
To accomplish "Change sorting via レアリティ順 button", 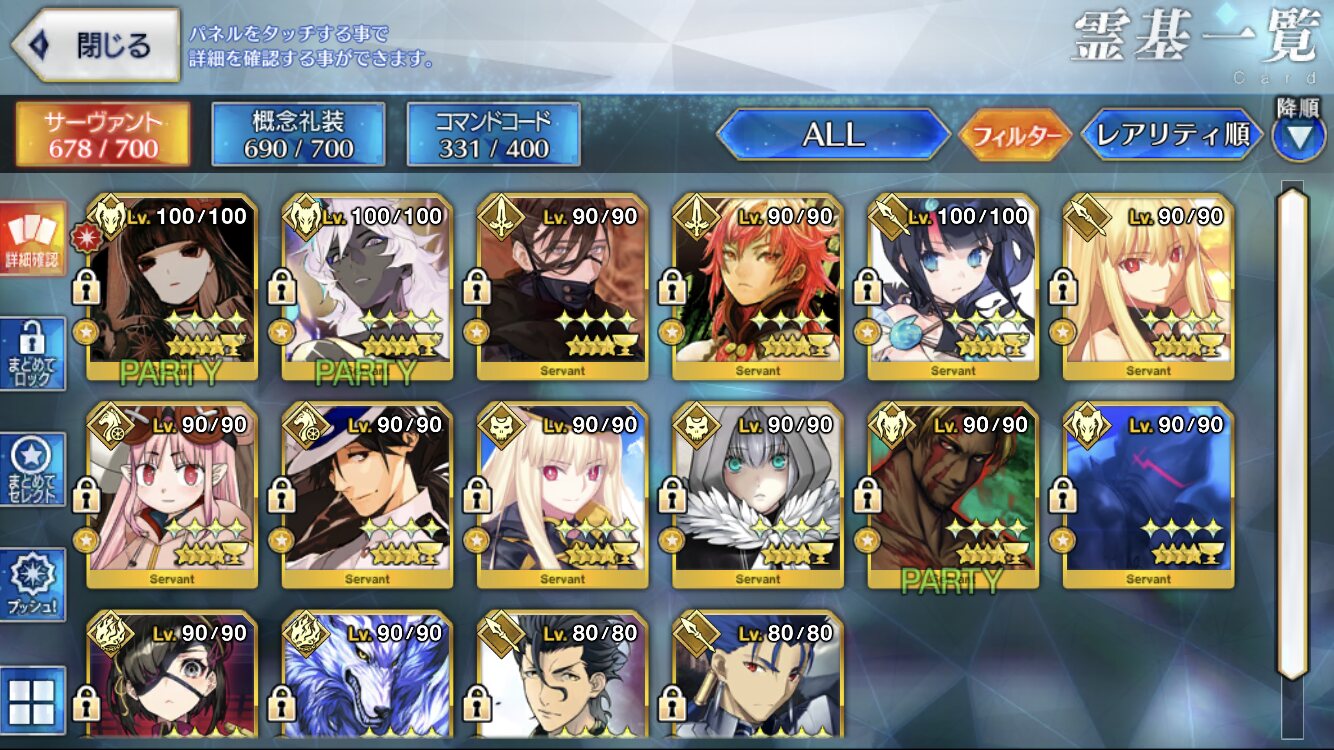I will coord(1173,135).
